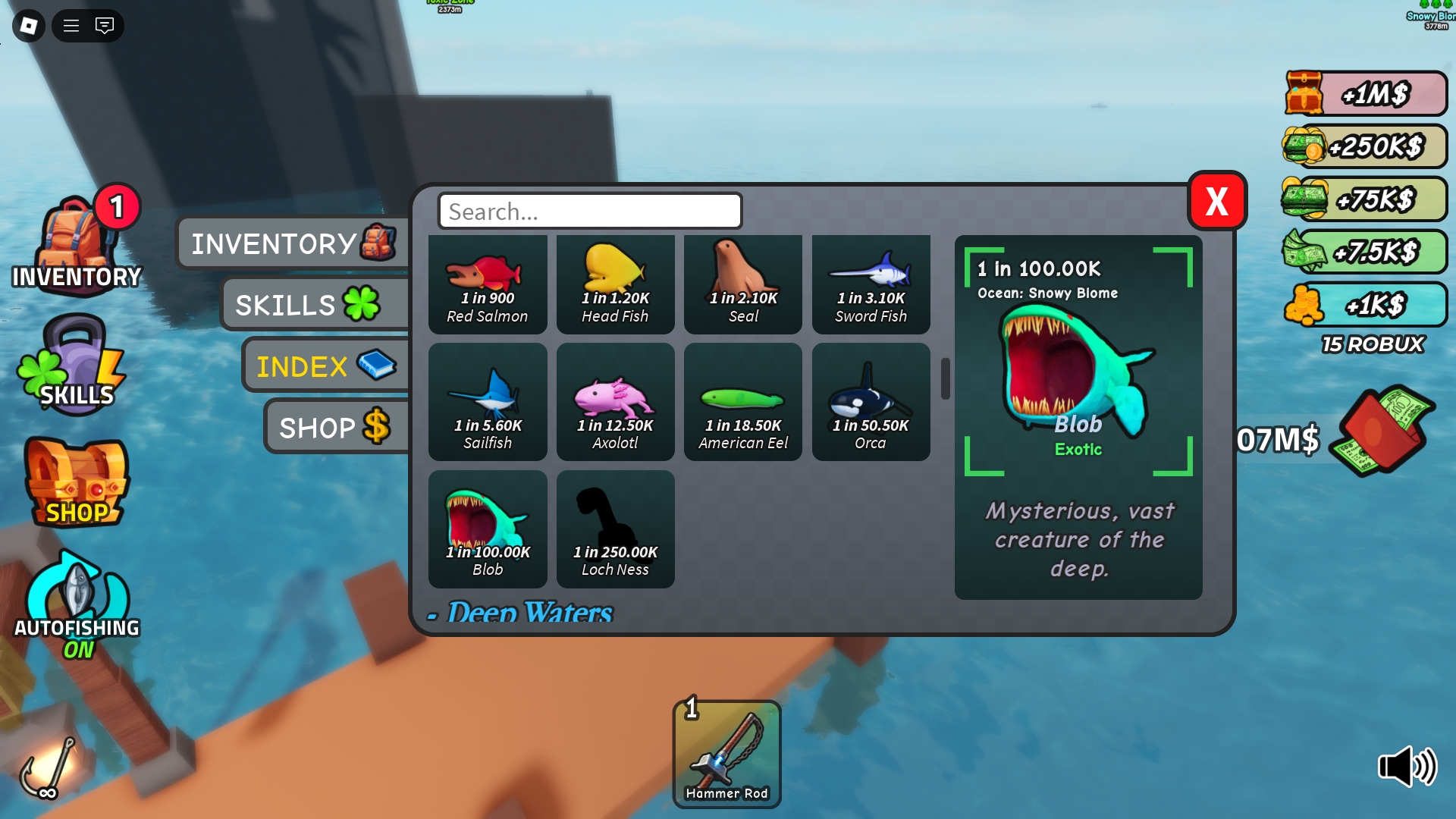
Task: Buy the +1M$ cash pack
Action: (x=1365, y=93)
